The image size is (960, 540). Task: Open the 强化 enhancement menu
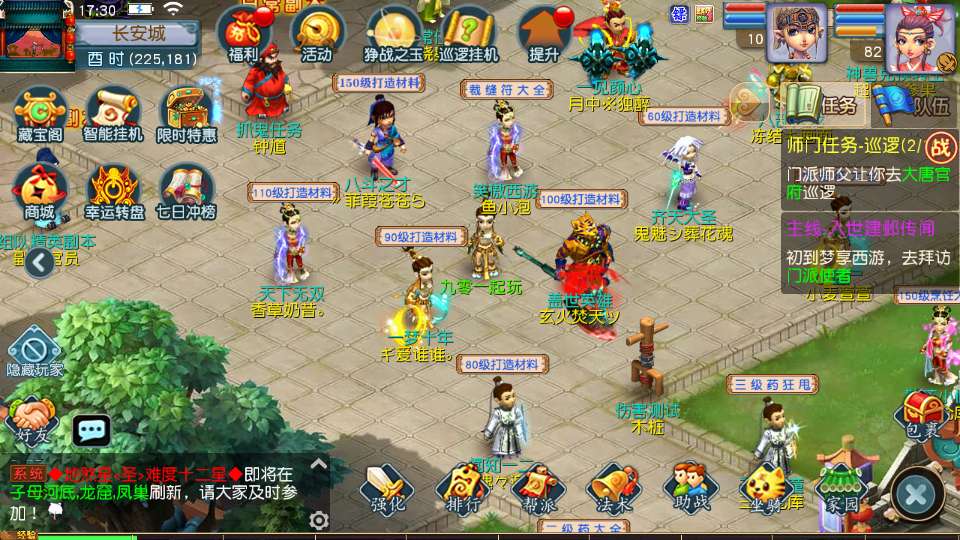click(386, 488)
